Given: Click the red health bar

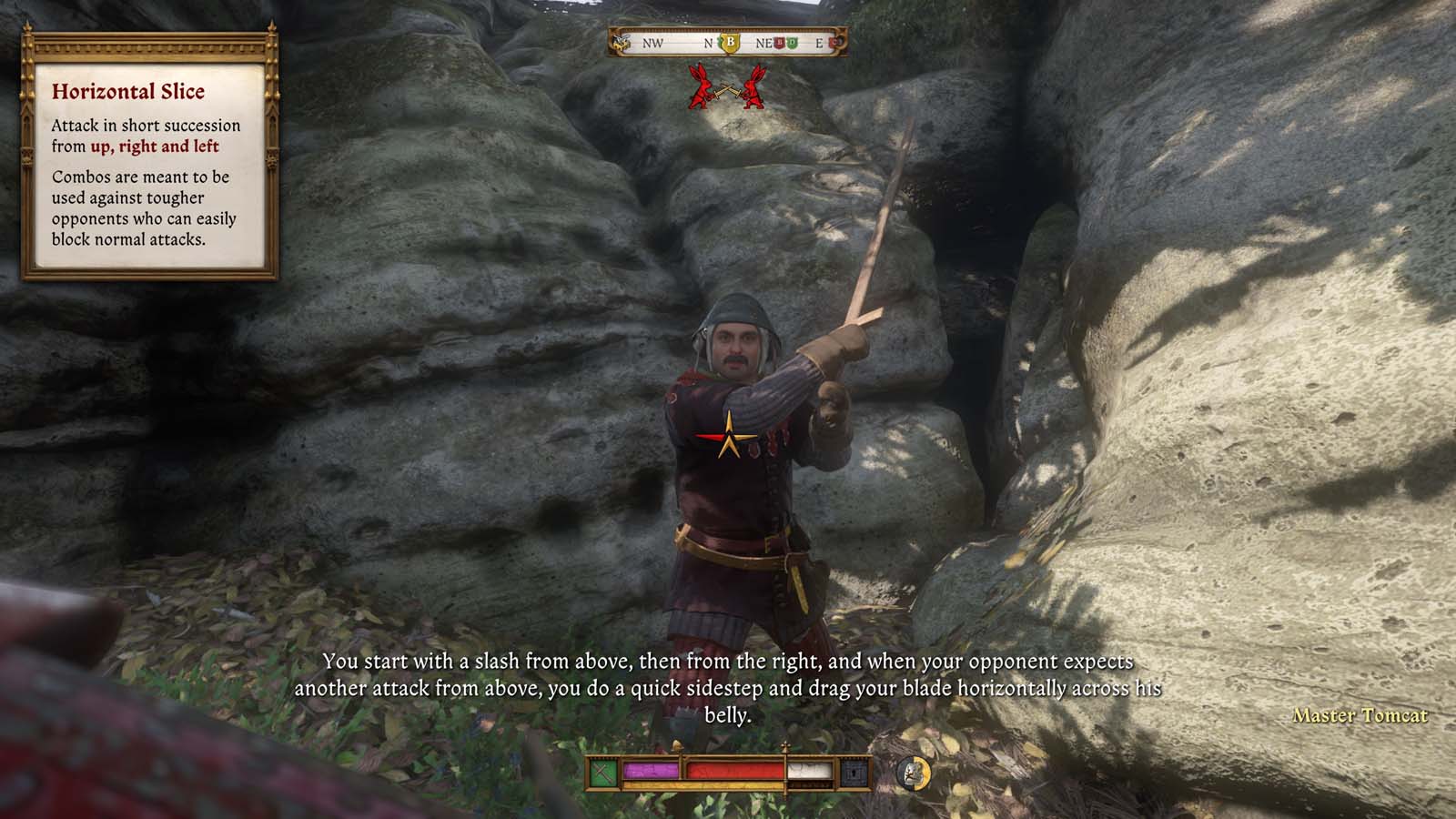Looking at the screenshot, I should (733, 771).
